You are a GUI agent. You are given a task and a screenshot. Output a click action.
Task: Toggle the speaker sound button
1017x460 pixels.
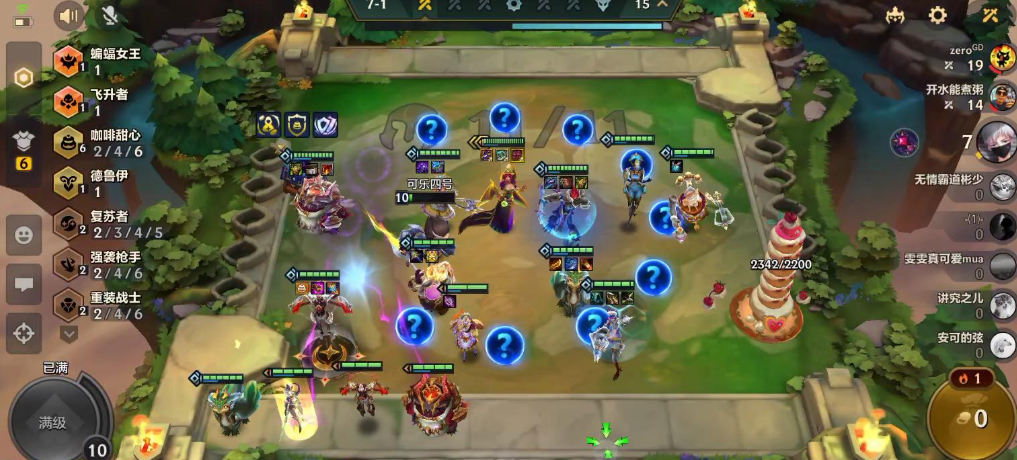[x=69, y=15]
